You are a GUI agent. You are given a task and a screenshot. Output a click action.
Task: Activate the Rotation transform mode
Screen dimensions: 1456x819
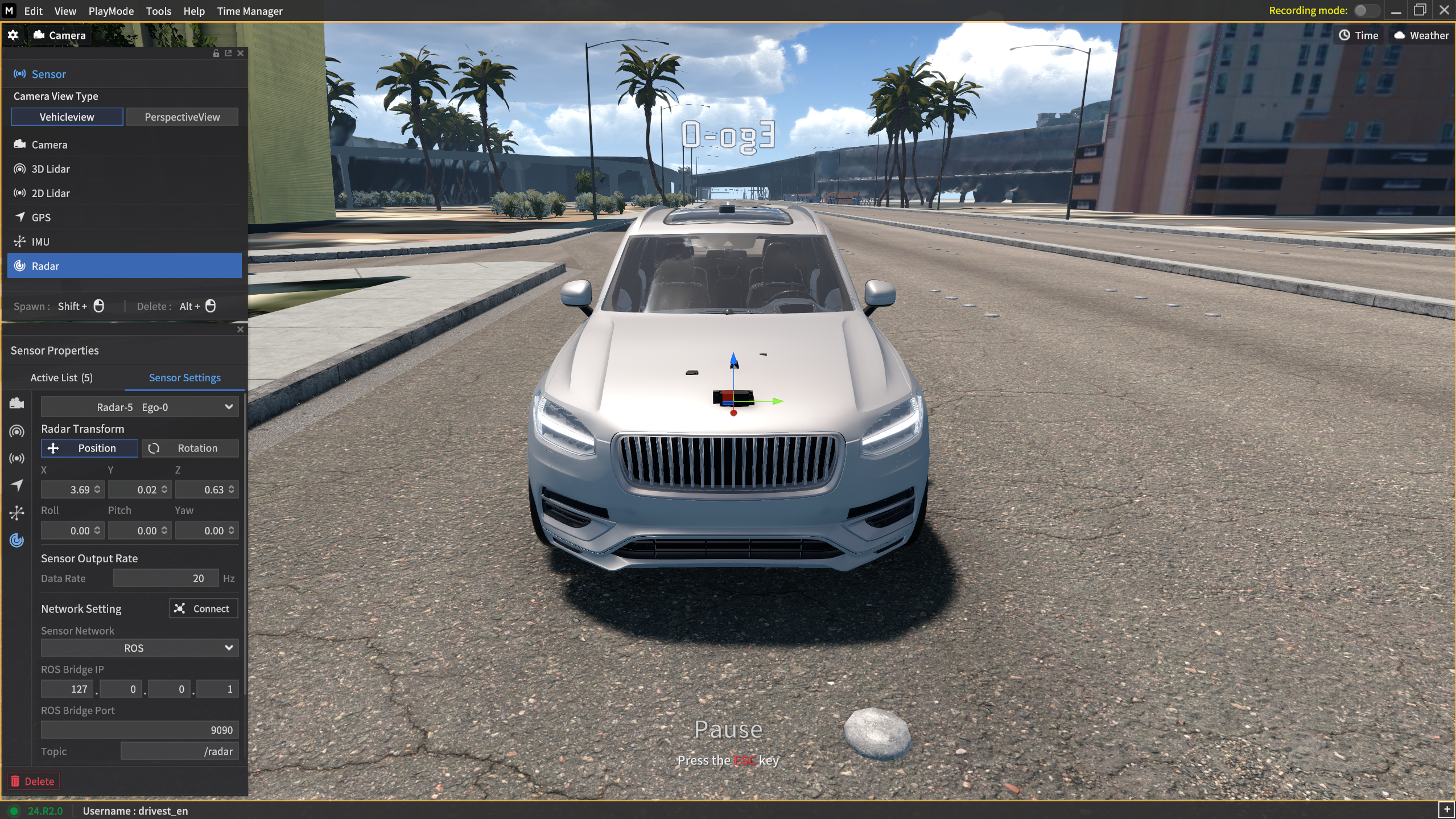coord(190,448)
